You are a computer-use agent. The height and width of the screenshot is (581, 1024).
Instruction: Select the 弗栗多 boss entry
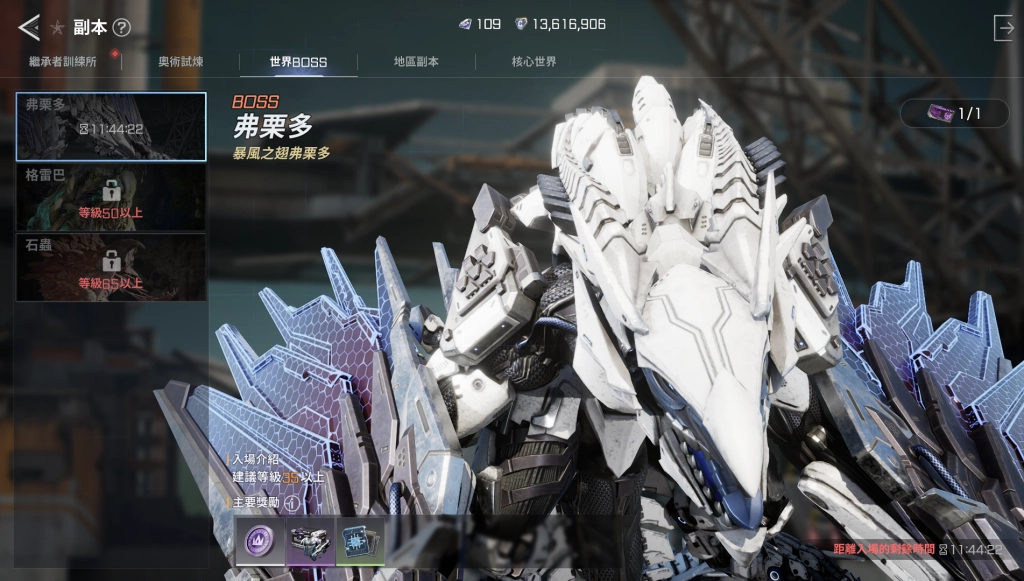(111, 127)
